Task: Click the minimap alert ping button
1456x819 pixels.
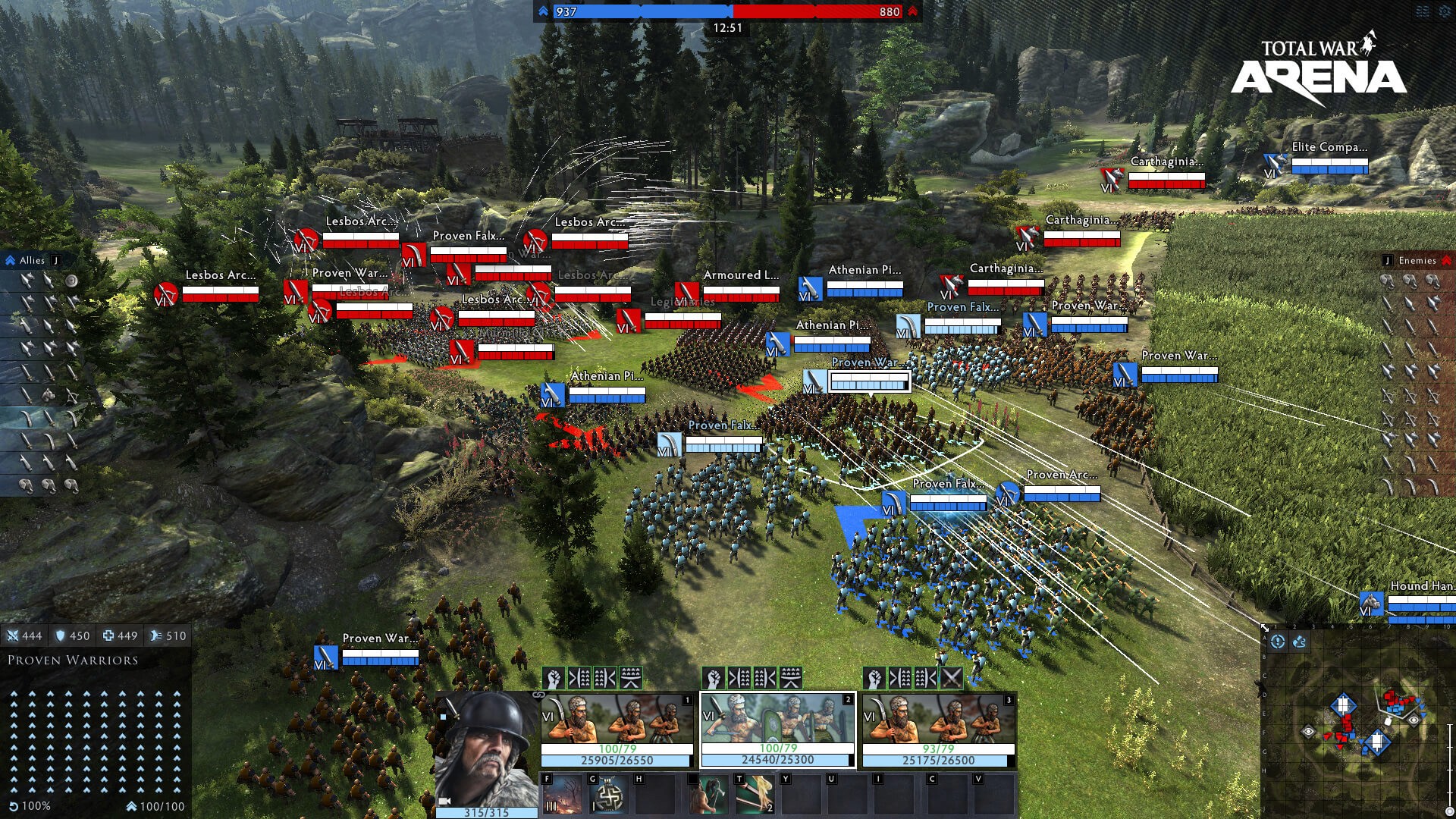Action: [1278, 642]
